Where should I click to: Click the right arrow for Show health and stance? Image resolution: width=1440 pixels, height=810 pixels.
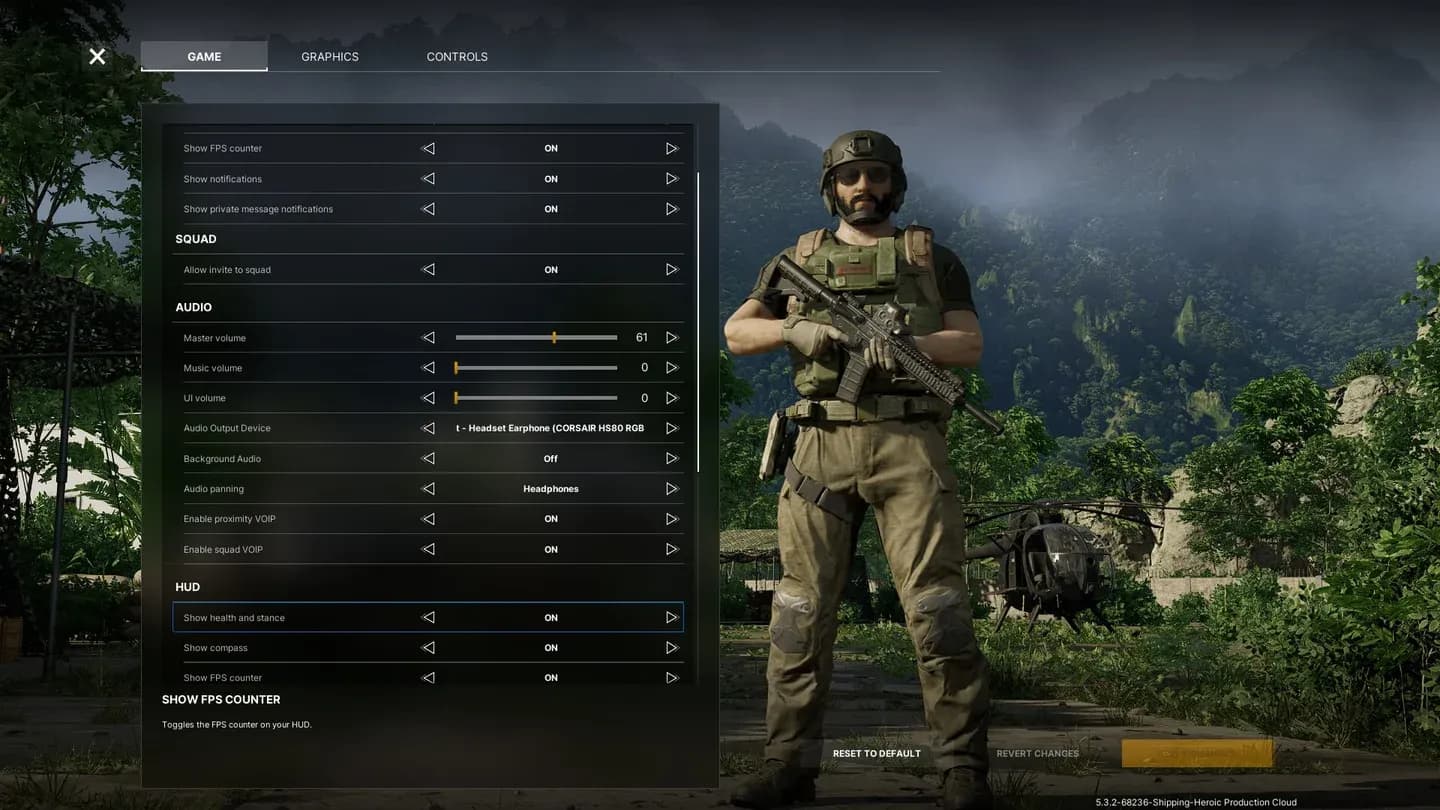pyautogui.click(x=672, y=617)
